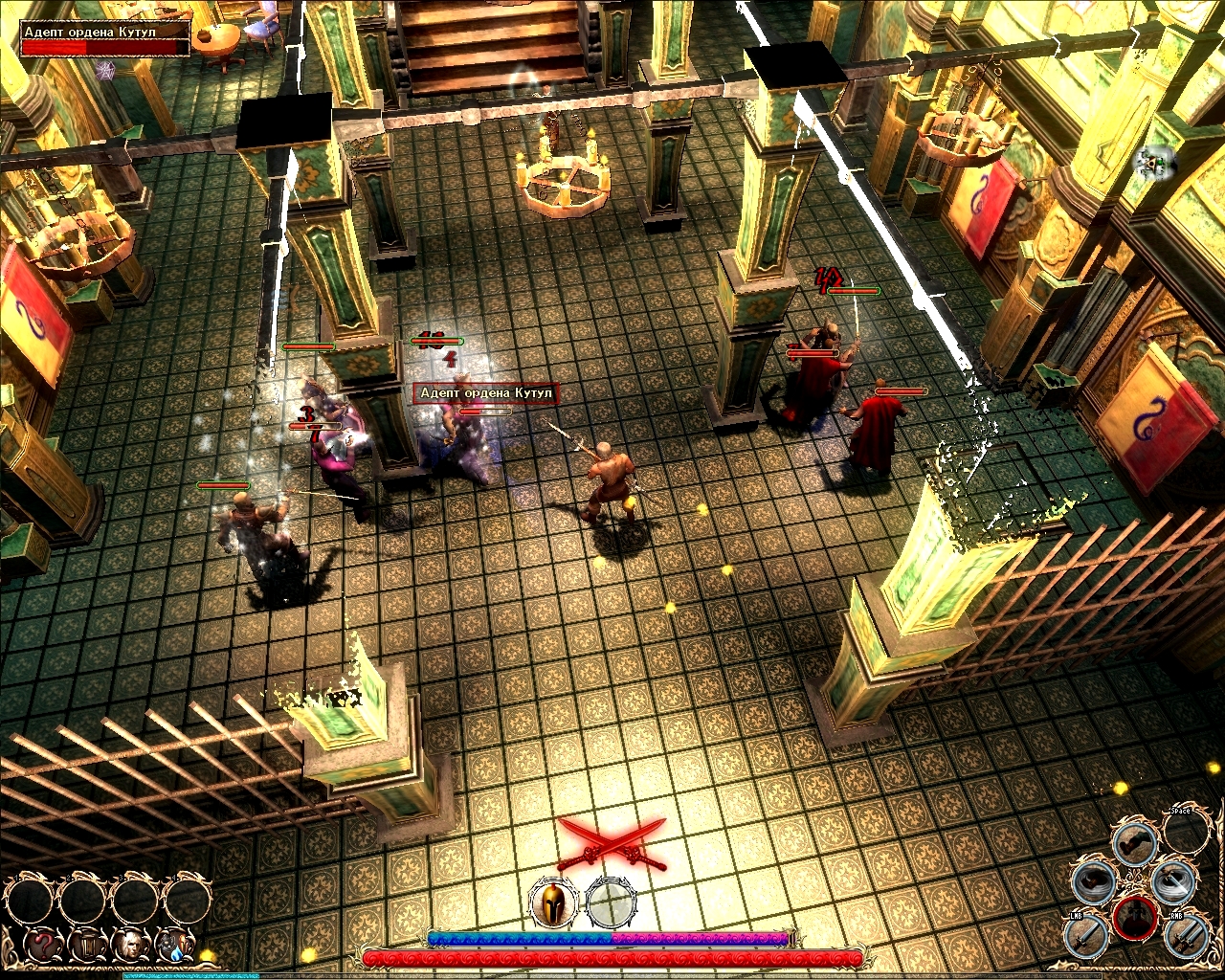The width and height of the screenshot is (1225, 980).
Task: Activate the boot kick skill
Action: click(x=1135, y=841)
